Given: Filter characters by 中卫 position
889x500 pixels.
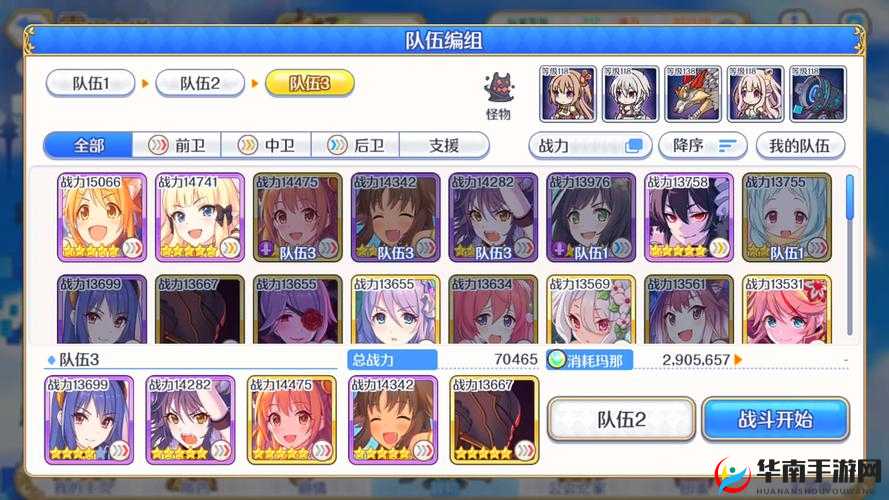Looking at the screenshot, I should 266,145.
